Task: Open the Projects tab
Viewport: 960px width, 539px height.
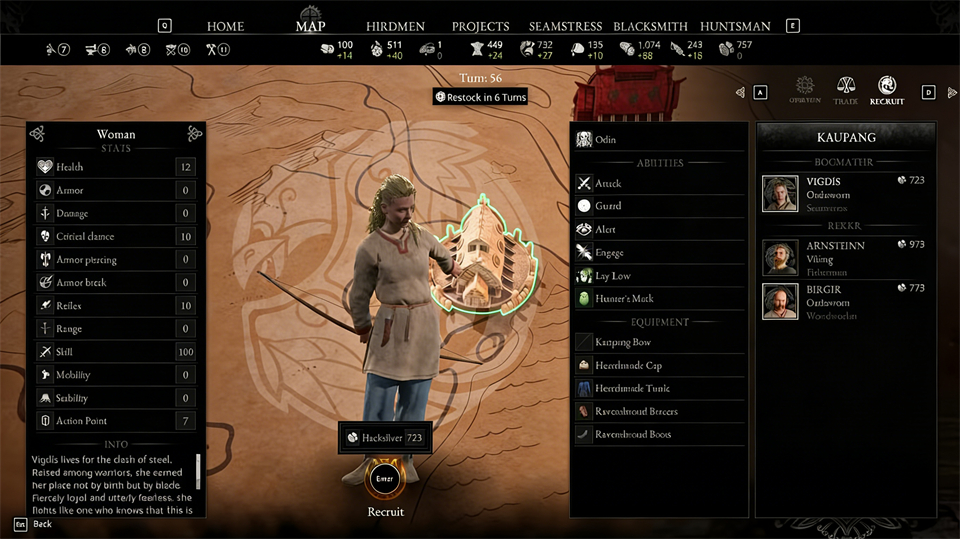Action: pyautogui.click(x=480, y=26)
